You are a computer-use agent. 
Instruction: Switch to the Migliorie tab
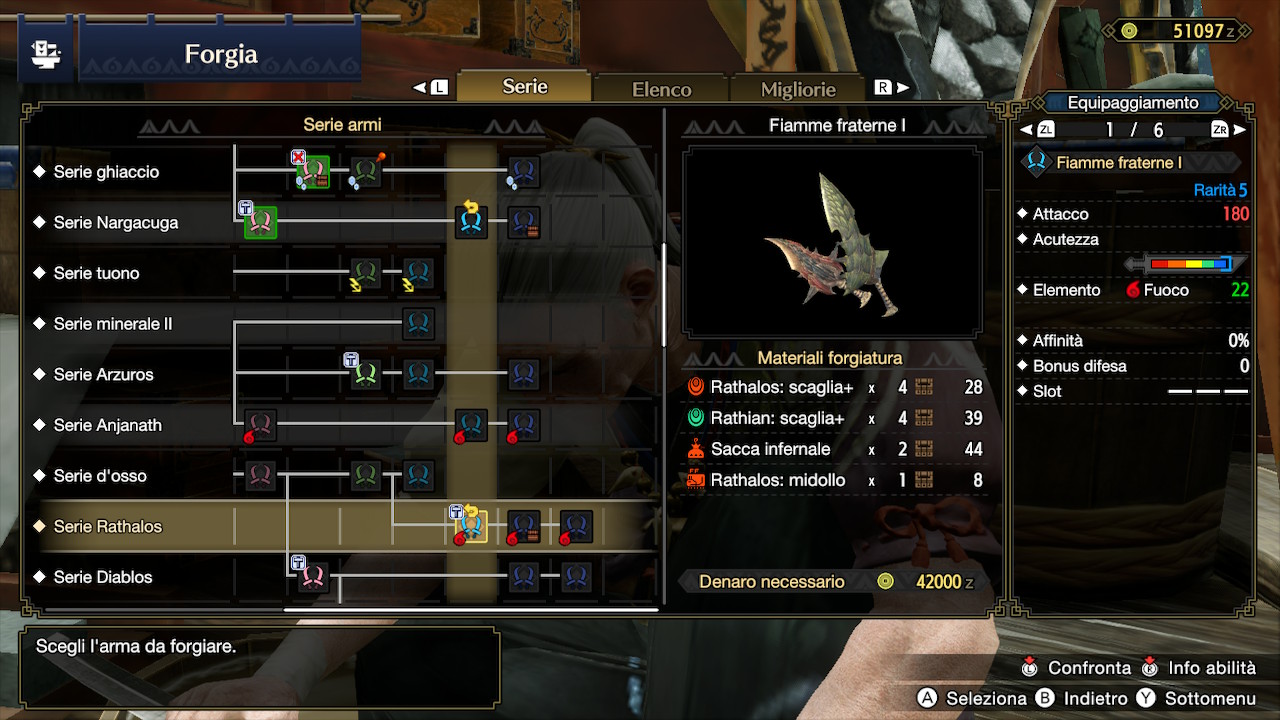click(x=797, y=88)
